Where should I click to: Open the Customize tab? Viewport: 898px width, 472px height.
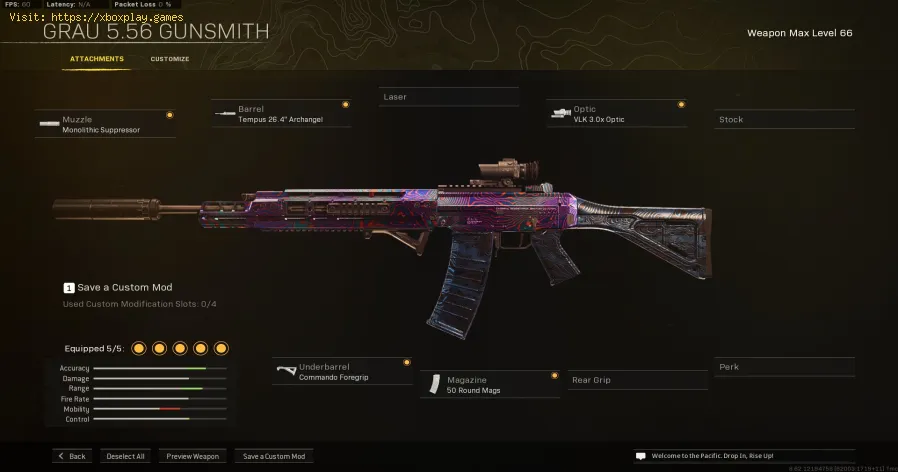pos(170,59)
